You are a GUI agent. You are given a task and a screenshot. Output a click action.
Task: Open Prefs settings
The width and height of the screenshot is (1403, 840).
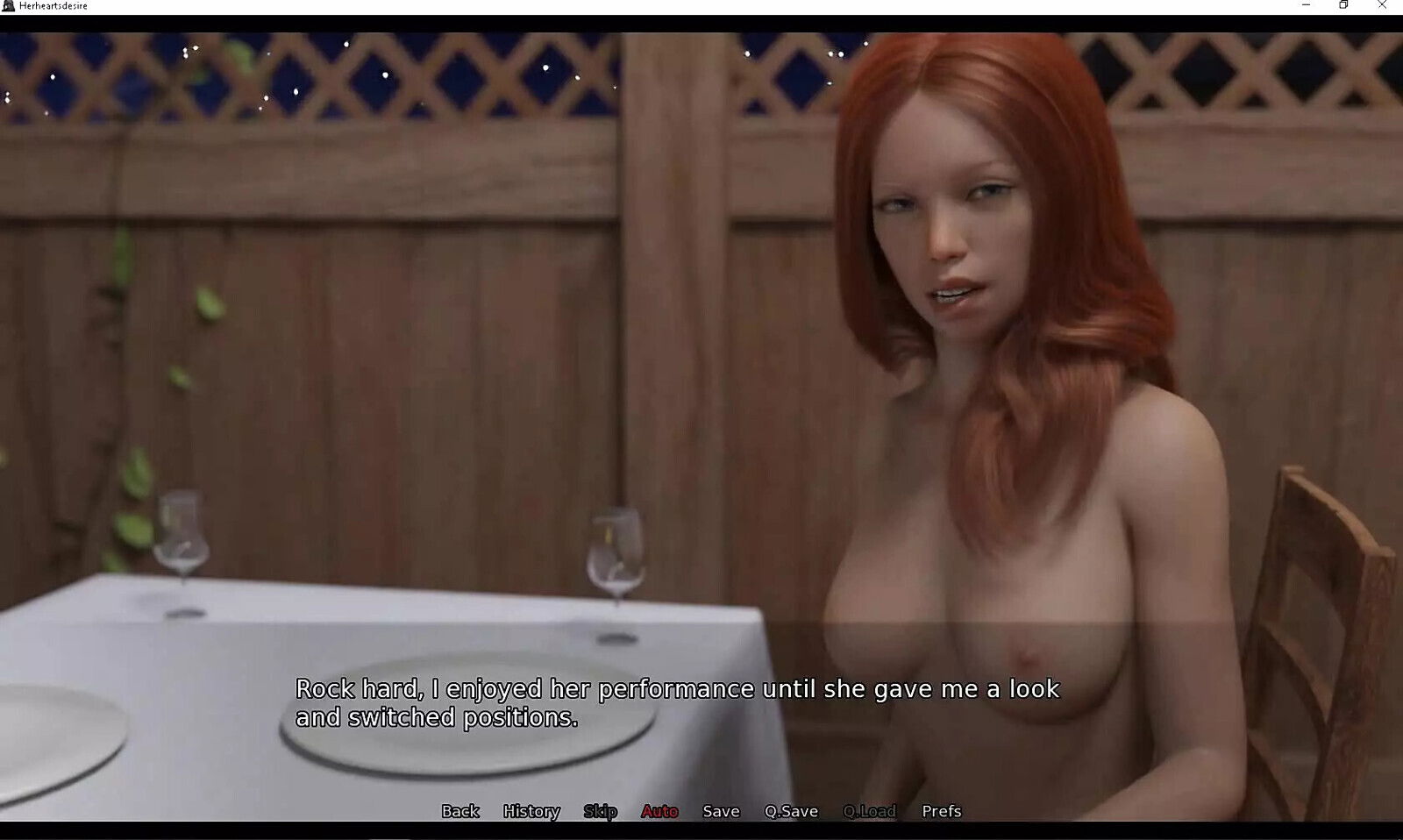942,811
